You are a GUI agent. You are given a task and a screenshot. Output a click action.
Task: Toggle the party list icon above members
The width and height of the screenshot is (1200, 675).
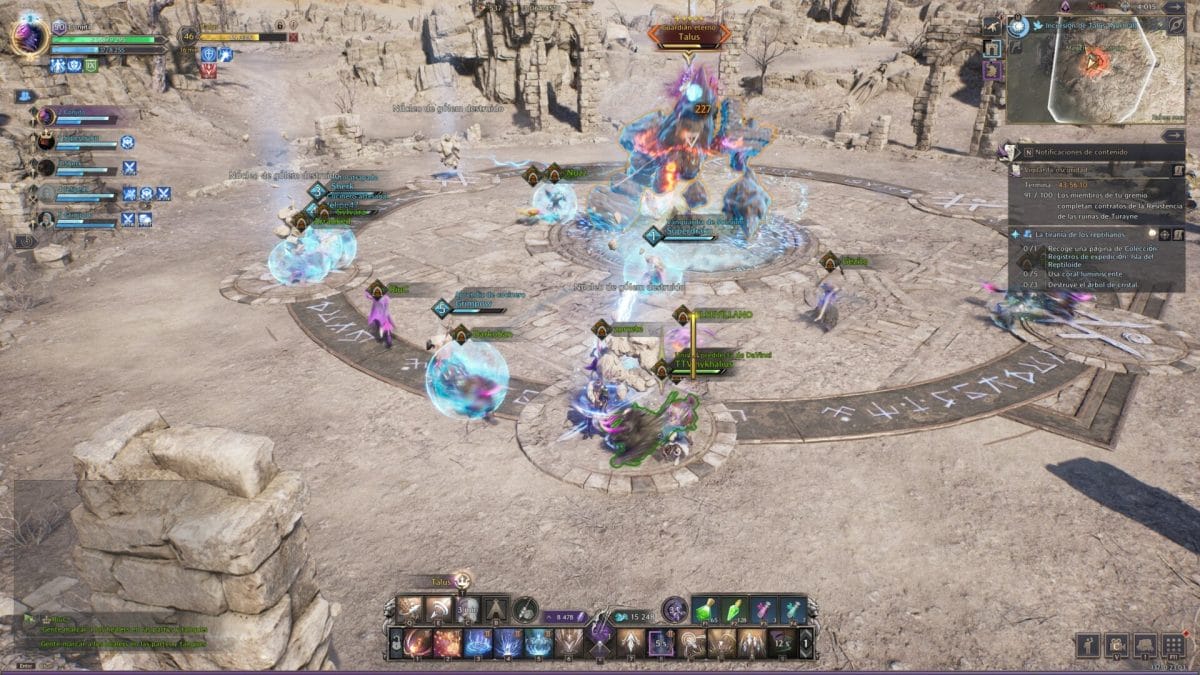tap(23, 96)
